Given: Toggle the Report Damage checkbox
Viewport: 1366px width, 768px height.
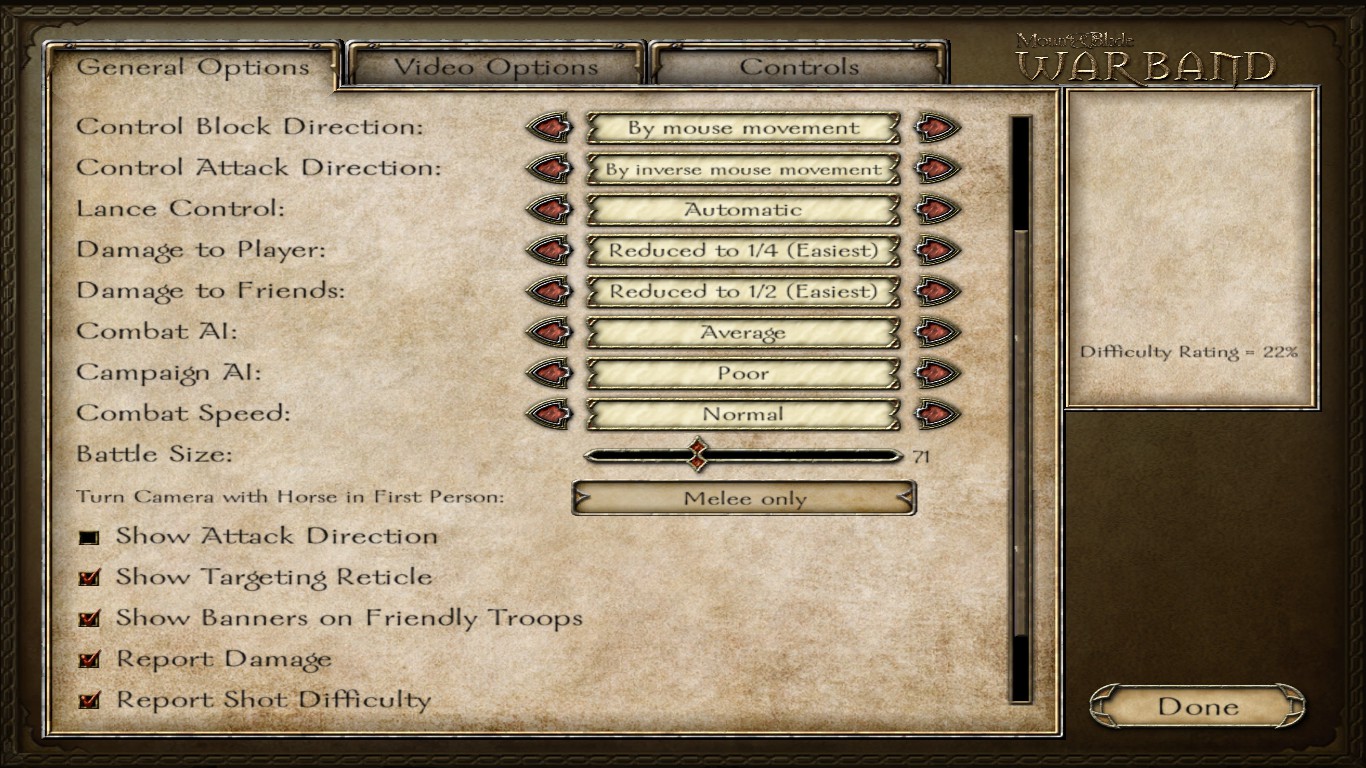Looking at the screenshot, I should 90,660.
